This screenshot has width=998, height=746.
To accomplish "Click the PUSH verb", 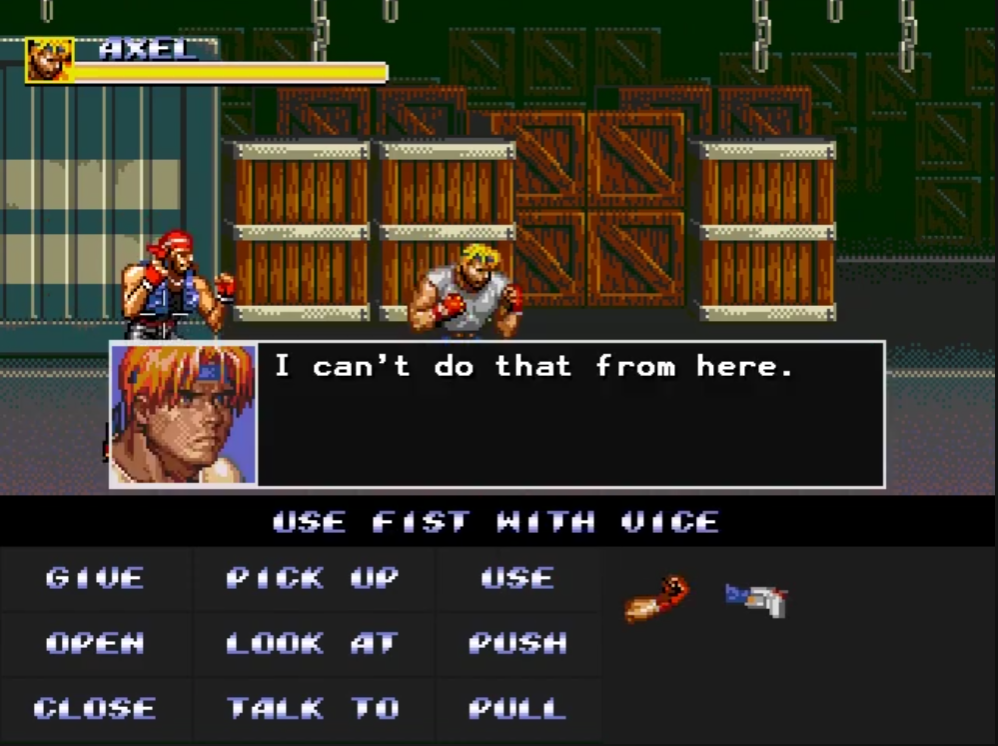I will [x=517, y=643].
